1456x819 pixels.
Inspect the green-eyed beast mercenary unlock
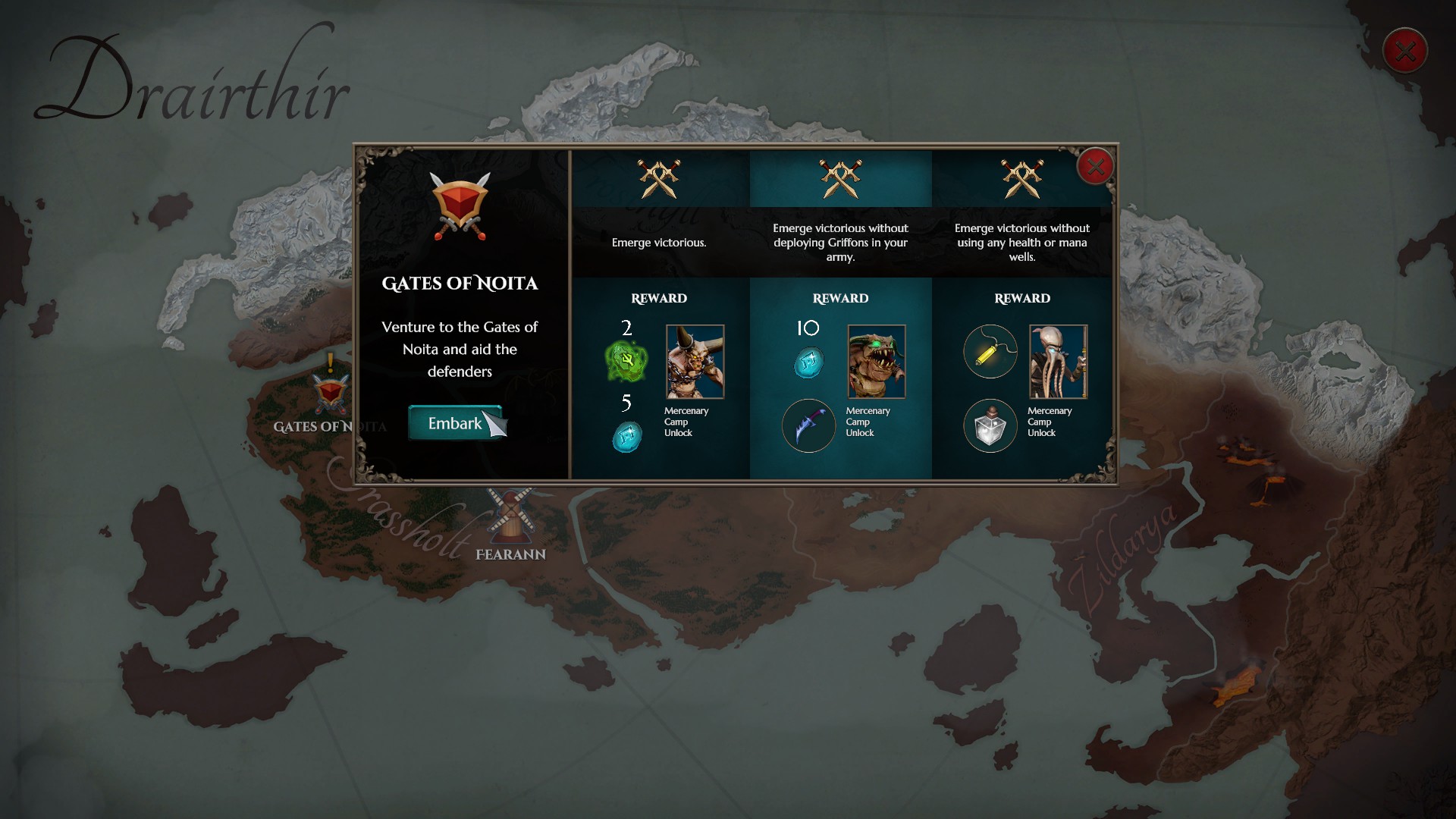876,362
